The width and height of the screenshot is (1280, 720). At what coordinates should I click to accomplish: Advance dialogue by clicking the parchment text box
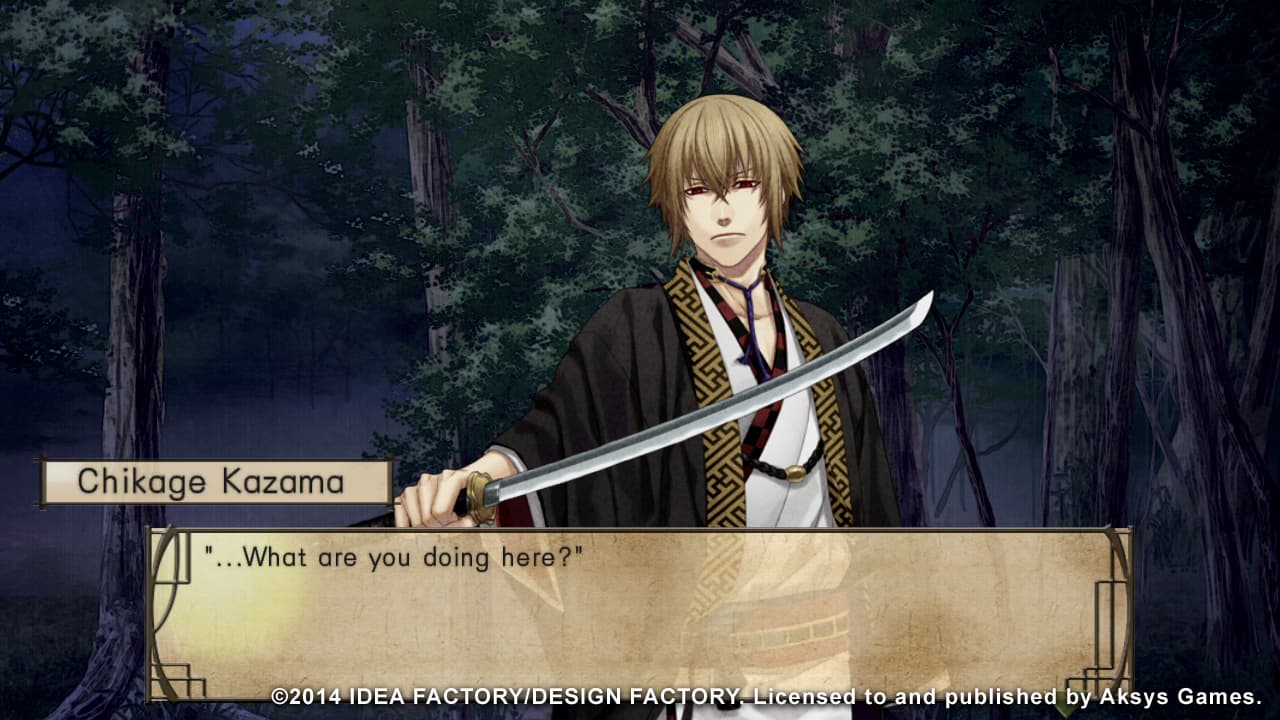point(640,615)
